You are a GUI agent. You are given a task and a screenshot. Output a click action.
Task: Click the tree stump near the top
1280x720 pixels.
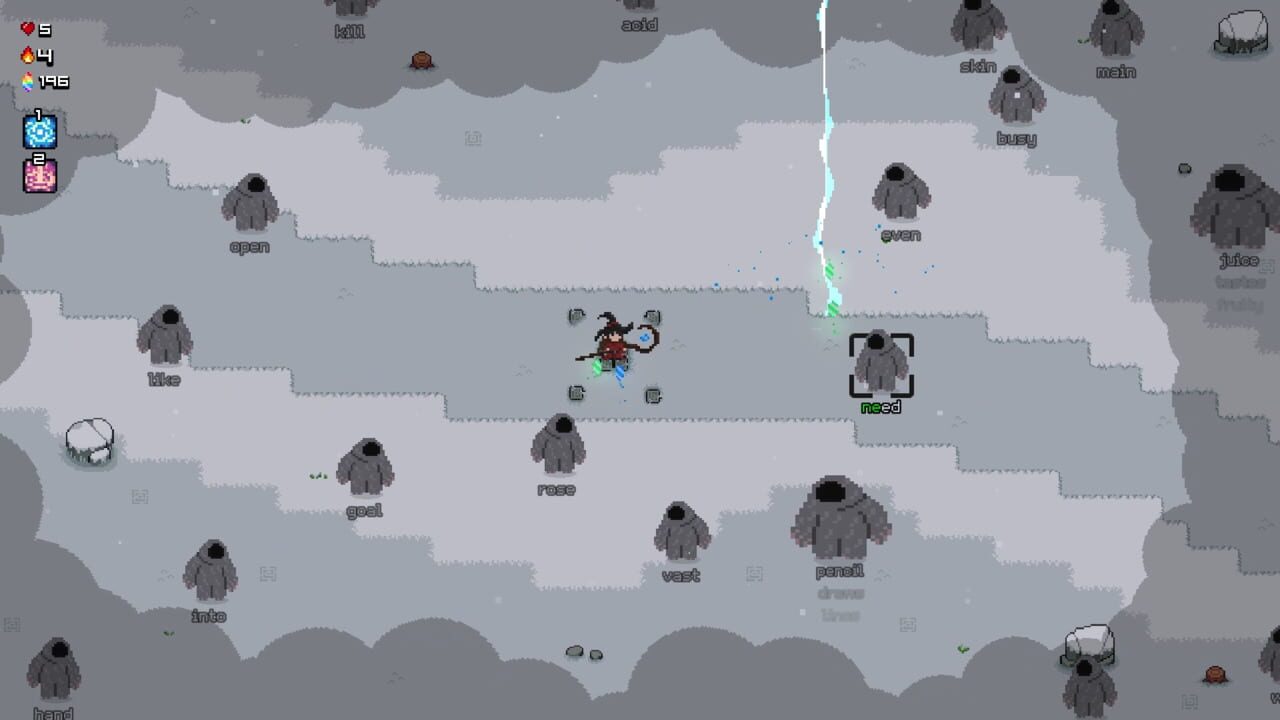(x=421, y=58)
